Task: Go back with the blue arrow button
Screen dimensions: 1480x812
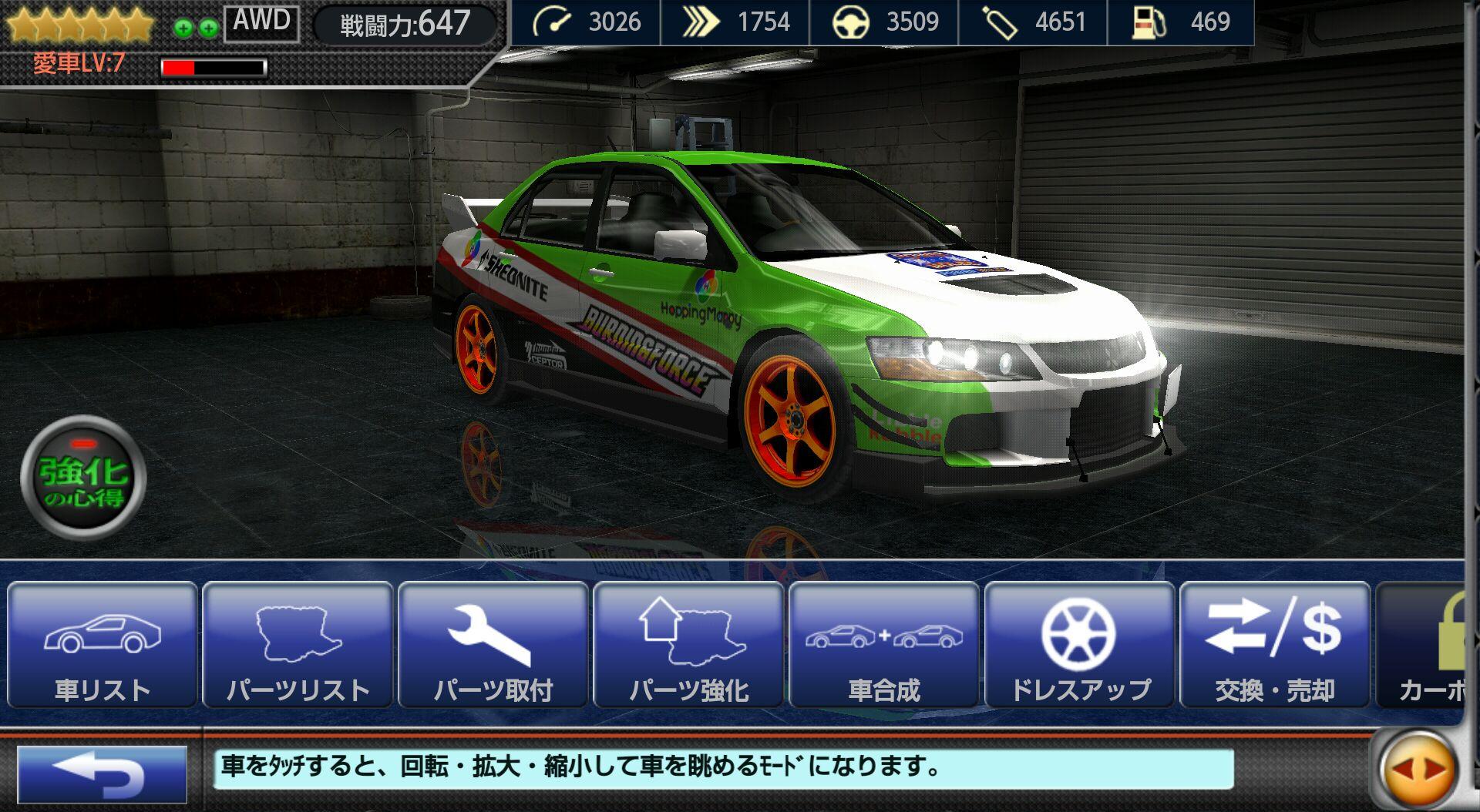Action: point(102,773)
